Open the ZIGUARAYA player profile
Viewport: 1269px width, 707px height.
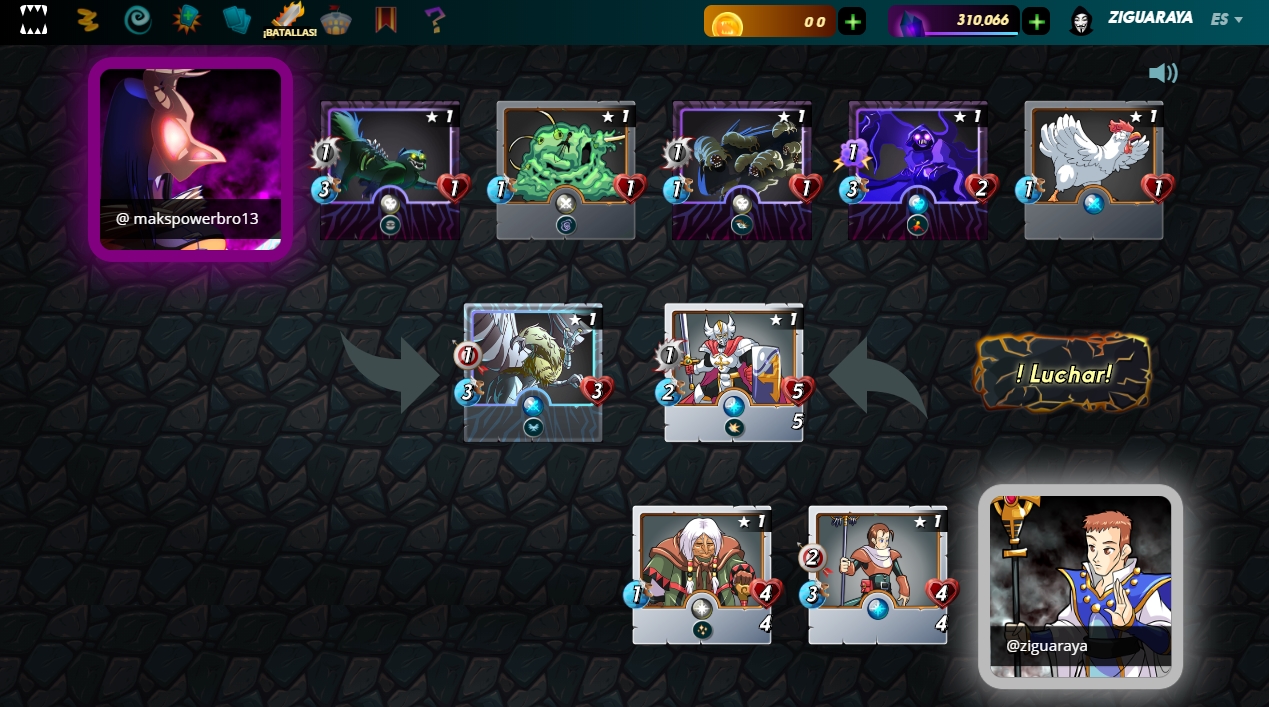click(1150, 18)
